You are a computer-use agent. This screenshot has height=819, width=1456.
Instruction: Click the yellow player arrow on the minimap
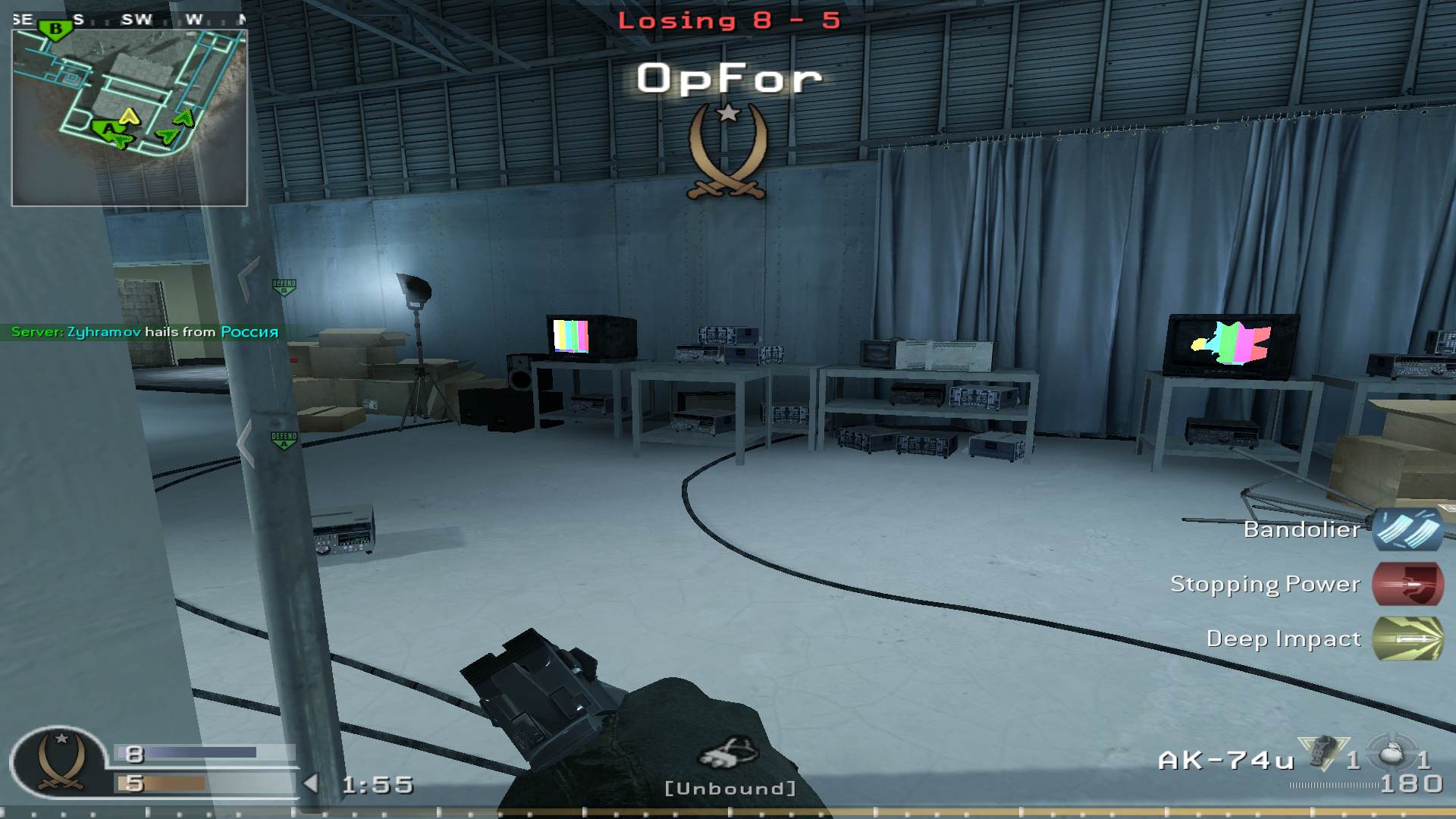[x=129, y=118]
